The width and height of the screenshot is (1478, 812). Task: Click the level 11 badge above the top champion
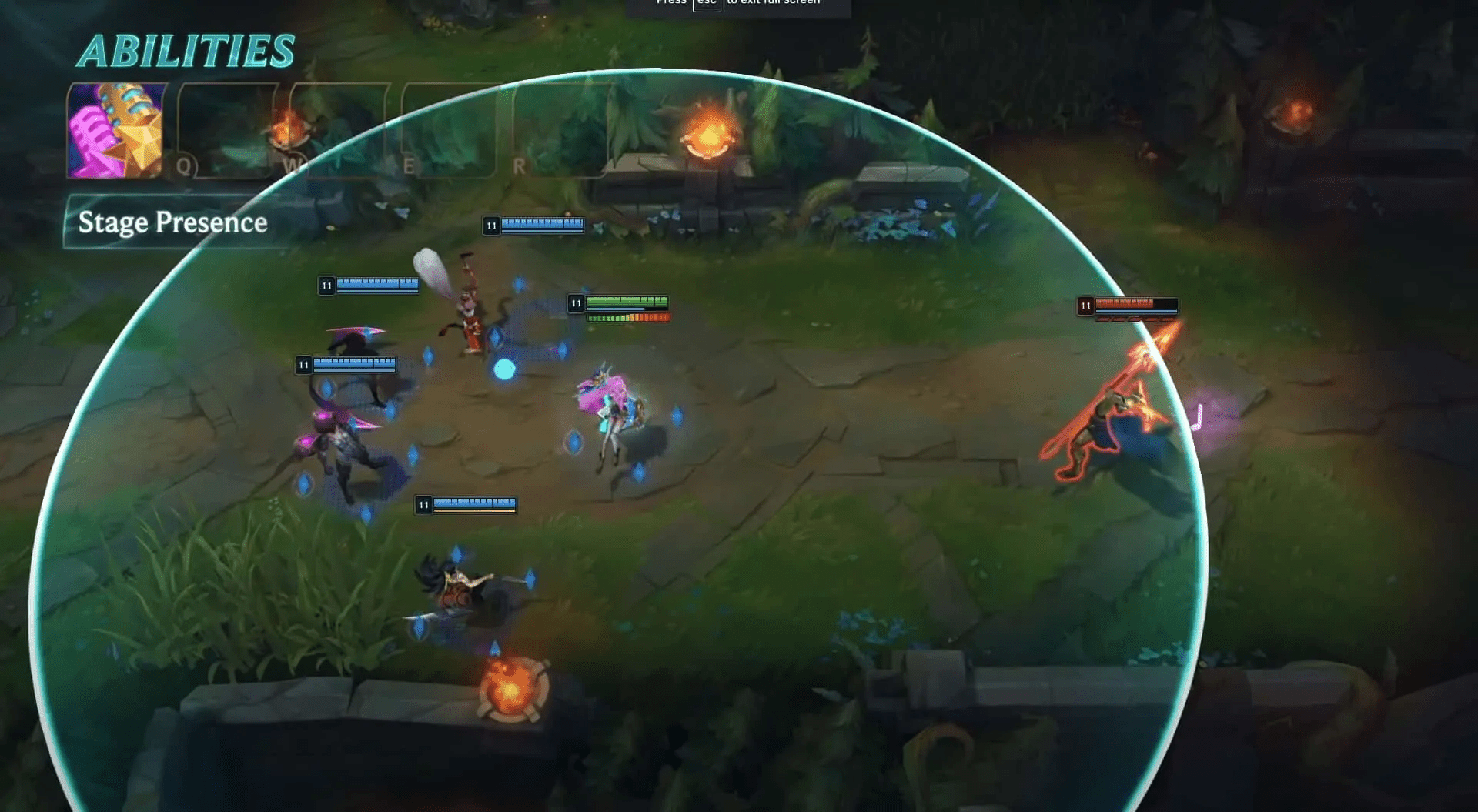tap(490, 225)
